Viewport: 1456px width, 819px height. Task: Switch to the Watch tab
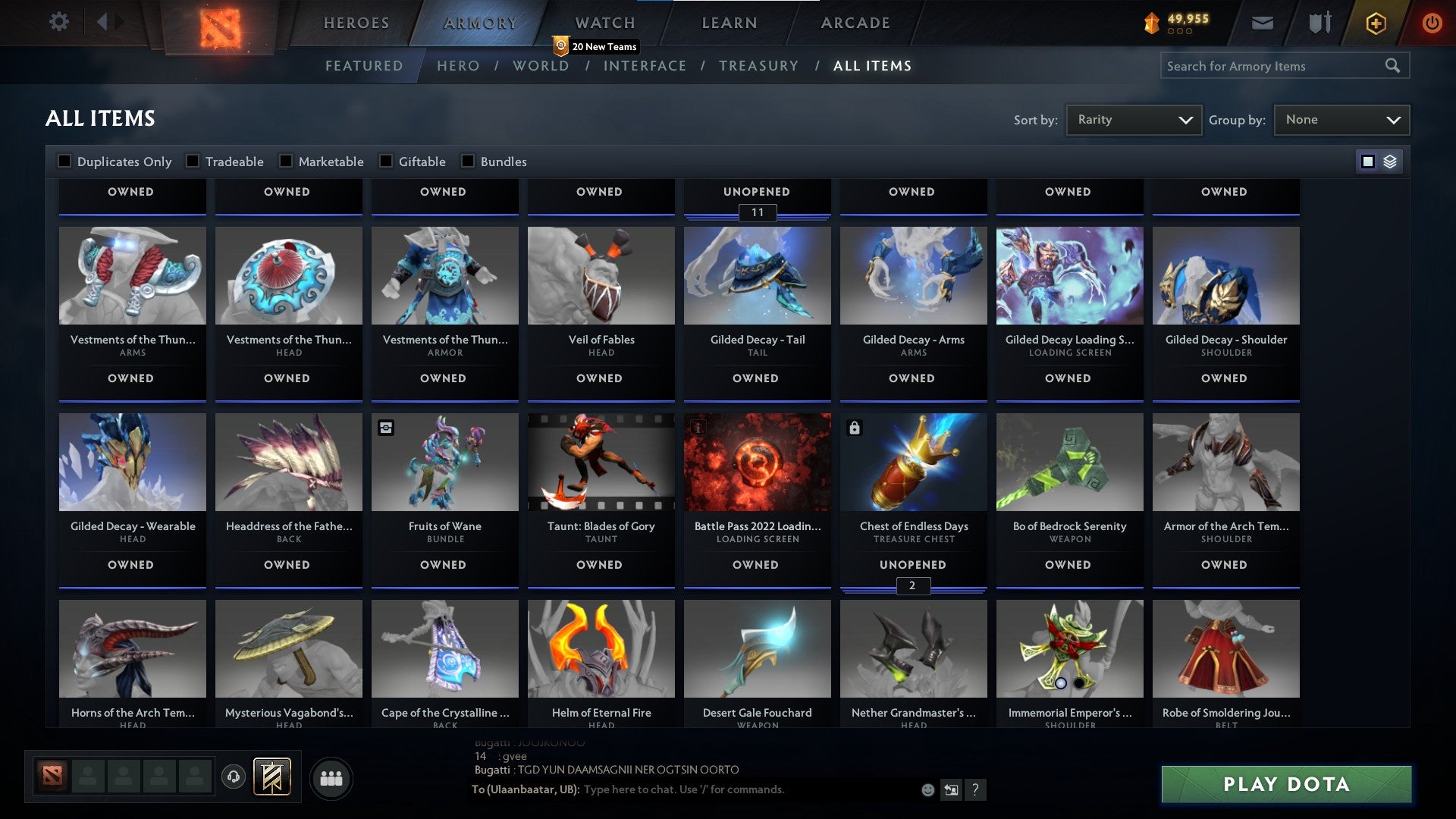point(605,23)
